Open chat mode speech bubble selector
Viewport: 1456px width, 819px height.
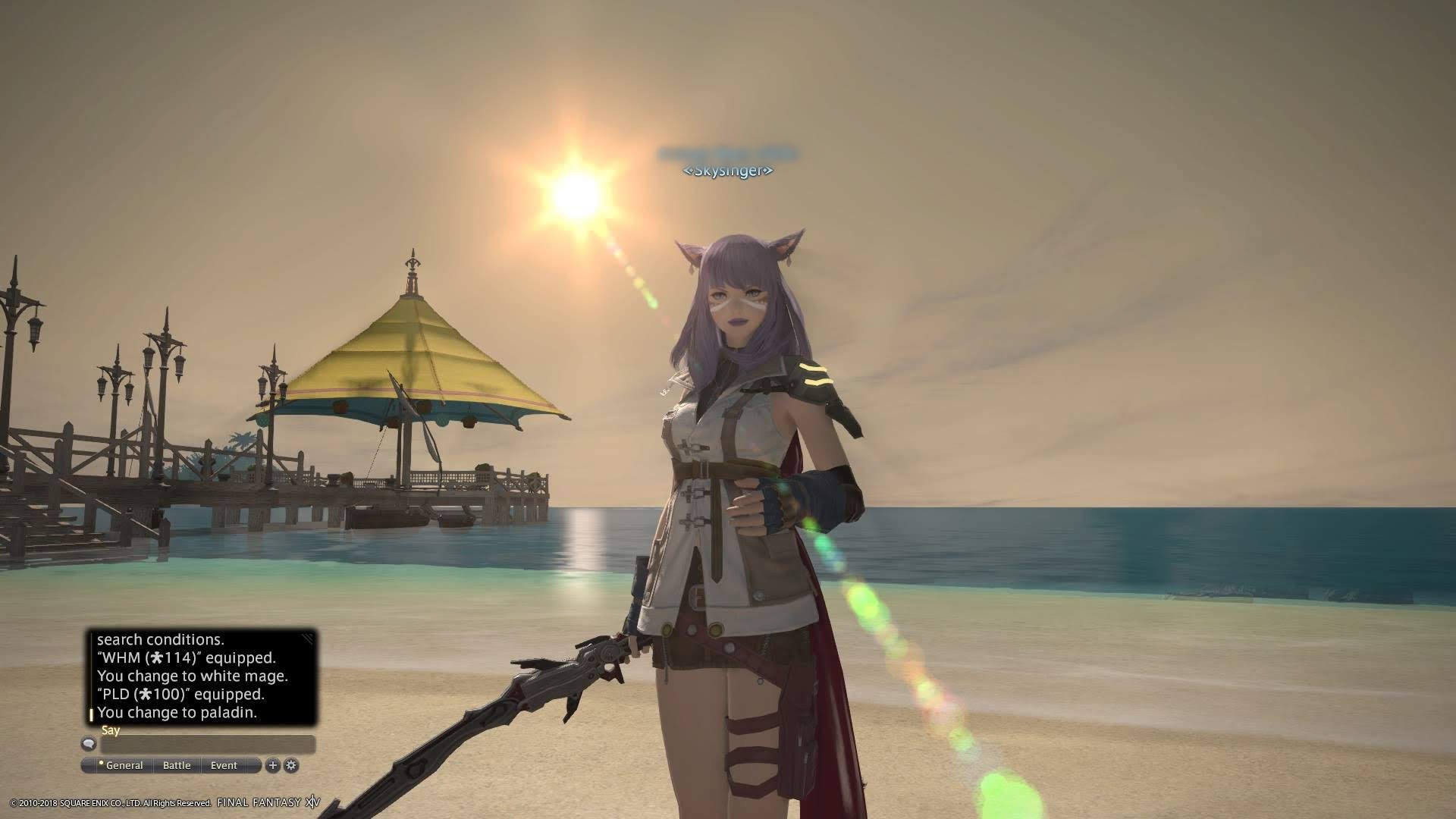89,744
